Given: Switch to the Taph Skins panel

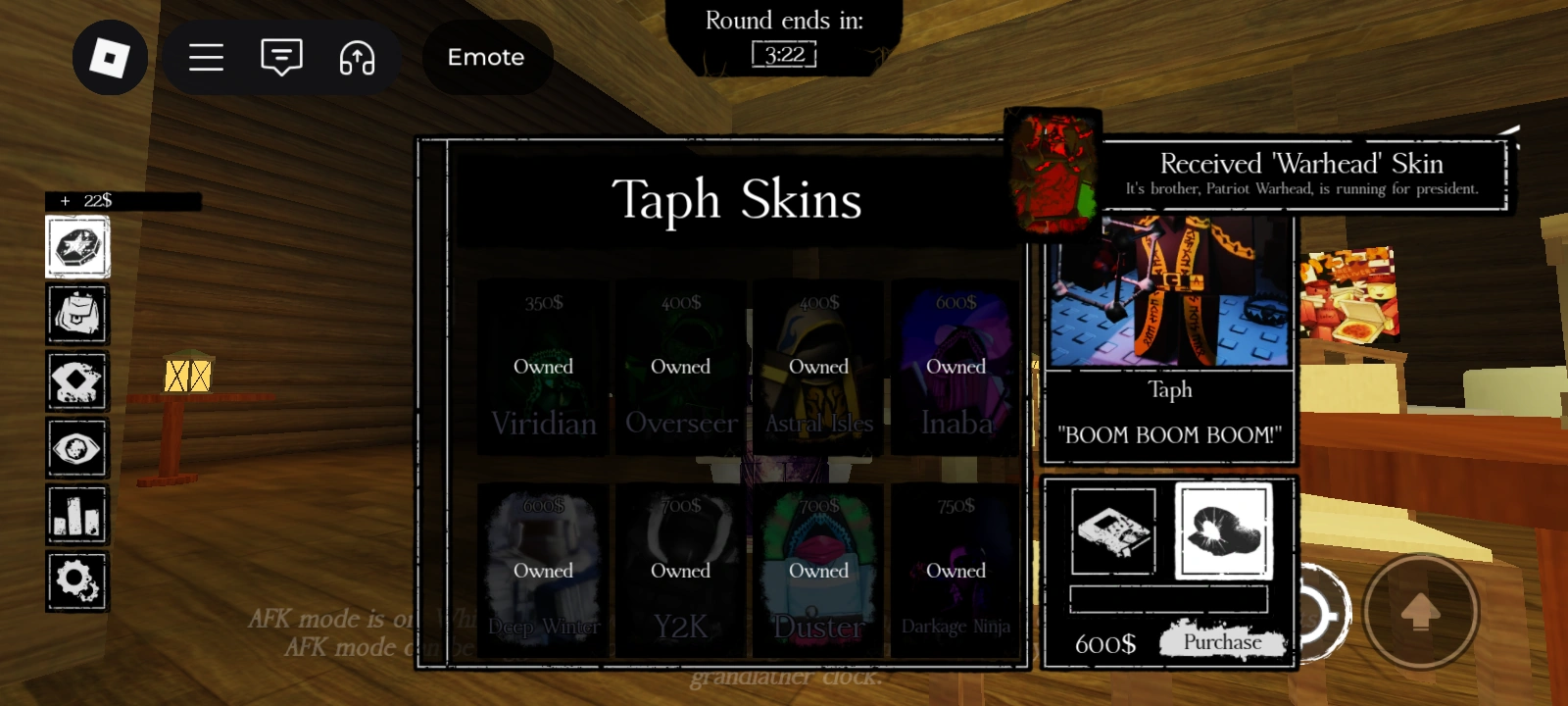Looking at the screenshot, I should tap(737, 200).
